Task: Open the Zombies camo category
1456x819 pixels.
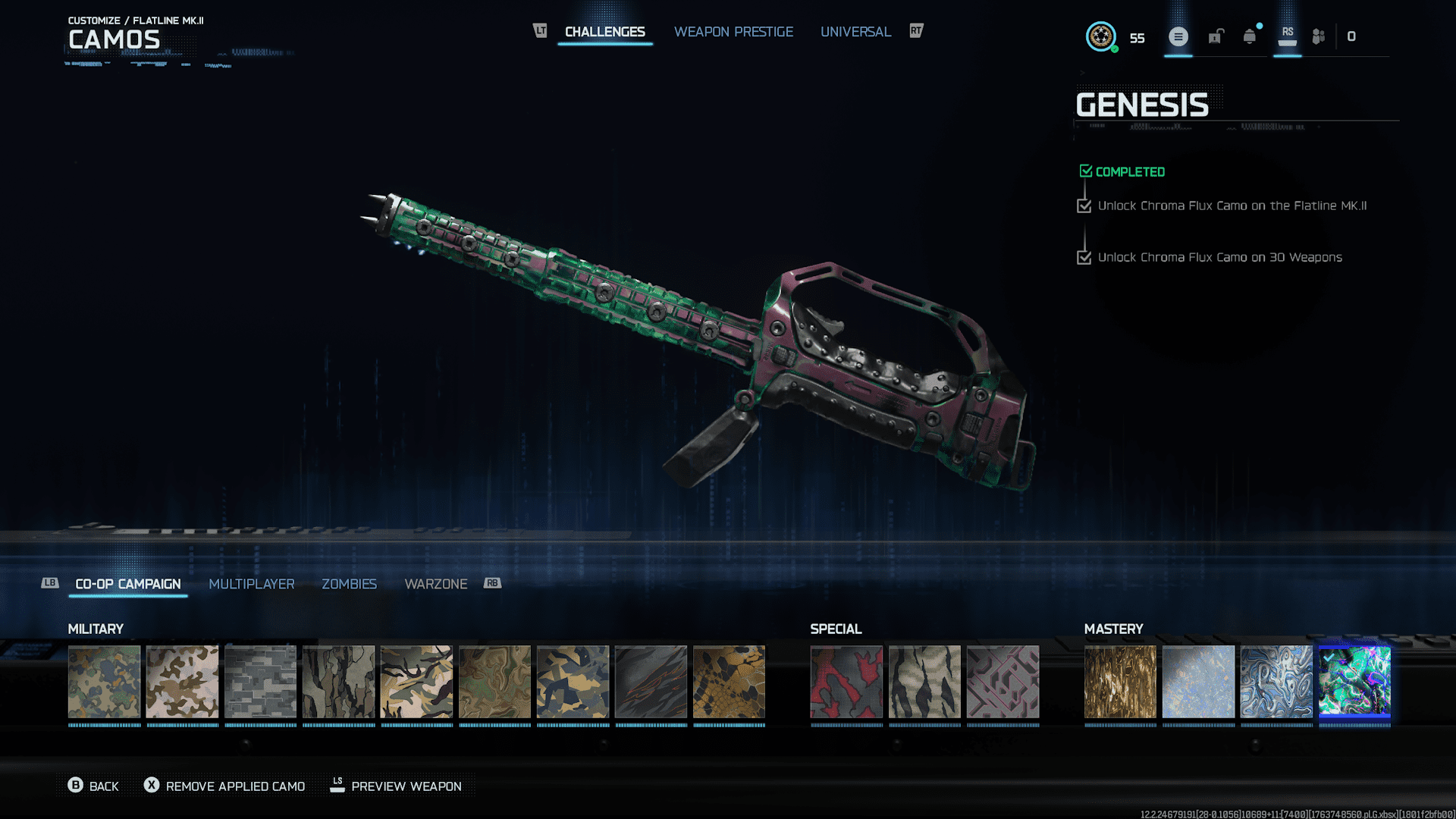Action: coord(349,584)
